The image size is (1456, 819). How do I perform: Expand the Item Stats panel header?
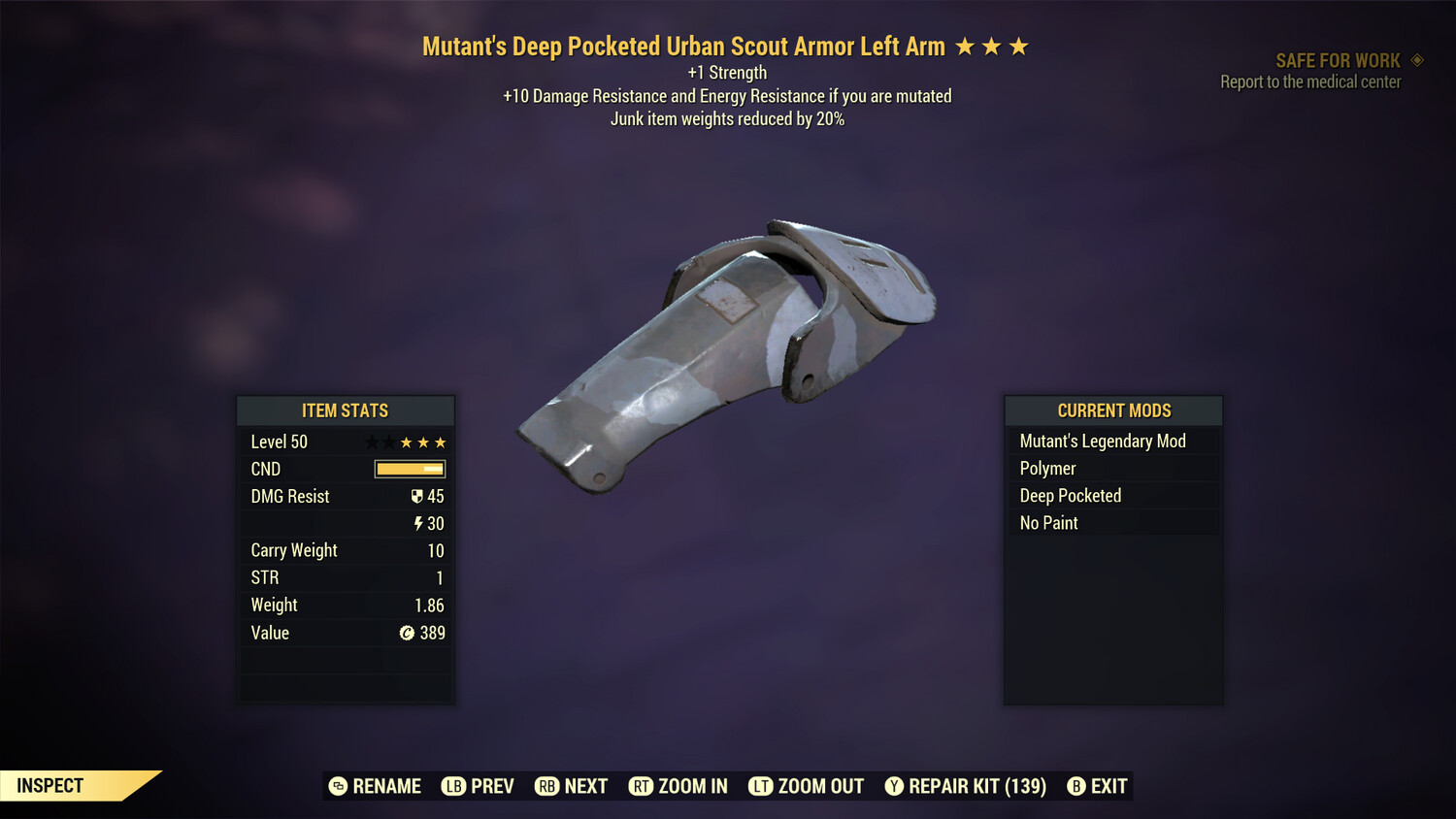coord(346,409)
